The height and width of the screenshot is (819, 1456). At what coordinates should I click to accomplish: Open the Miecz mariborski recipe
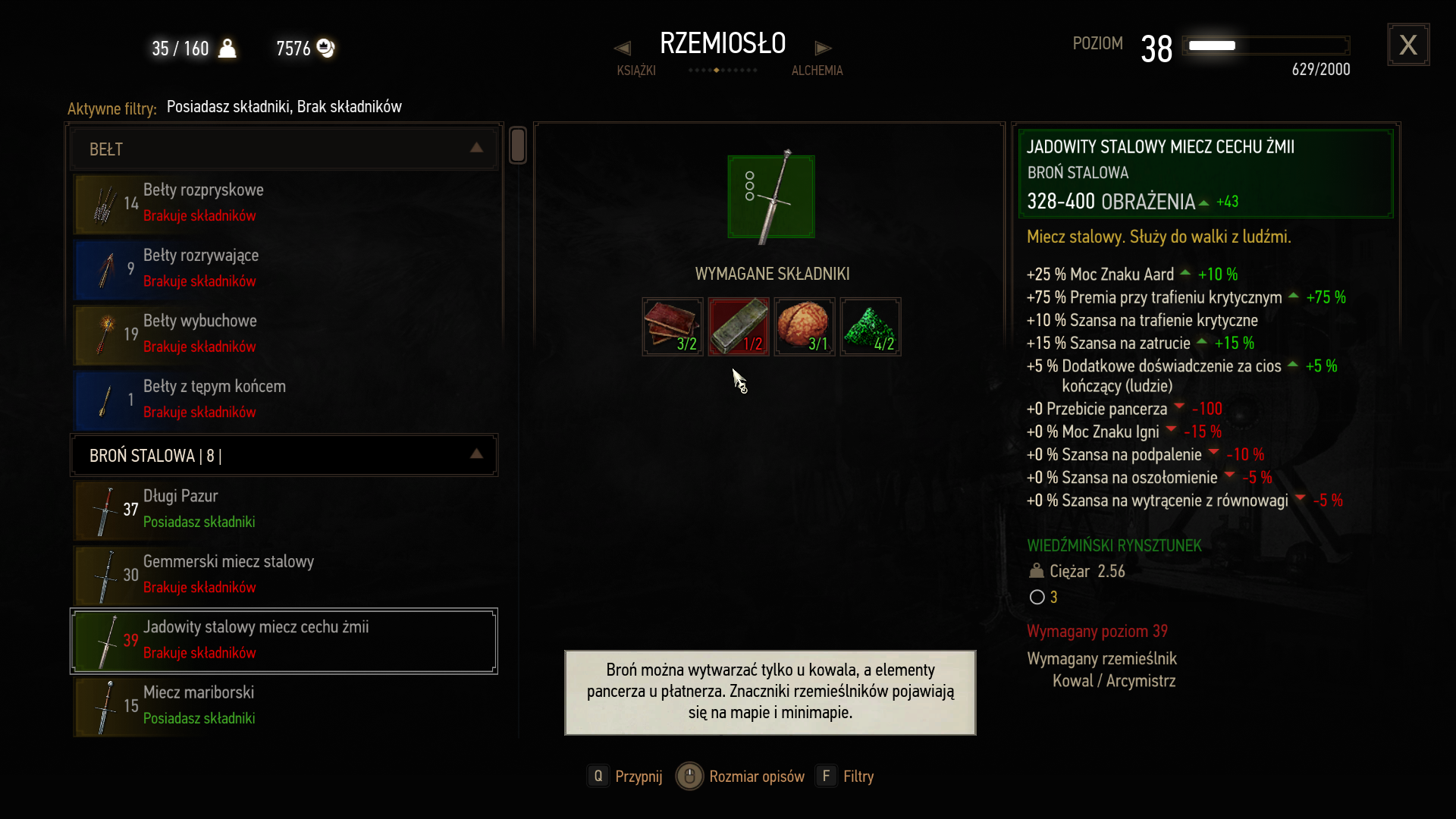(x=284, y=705)
